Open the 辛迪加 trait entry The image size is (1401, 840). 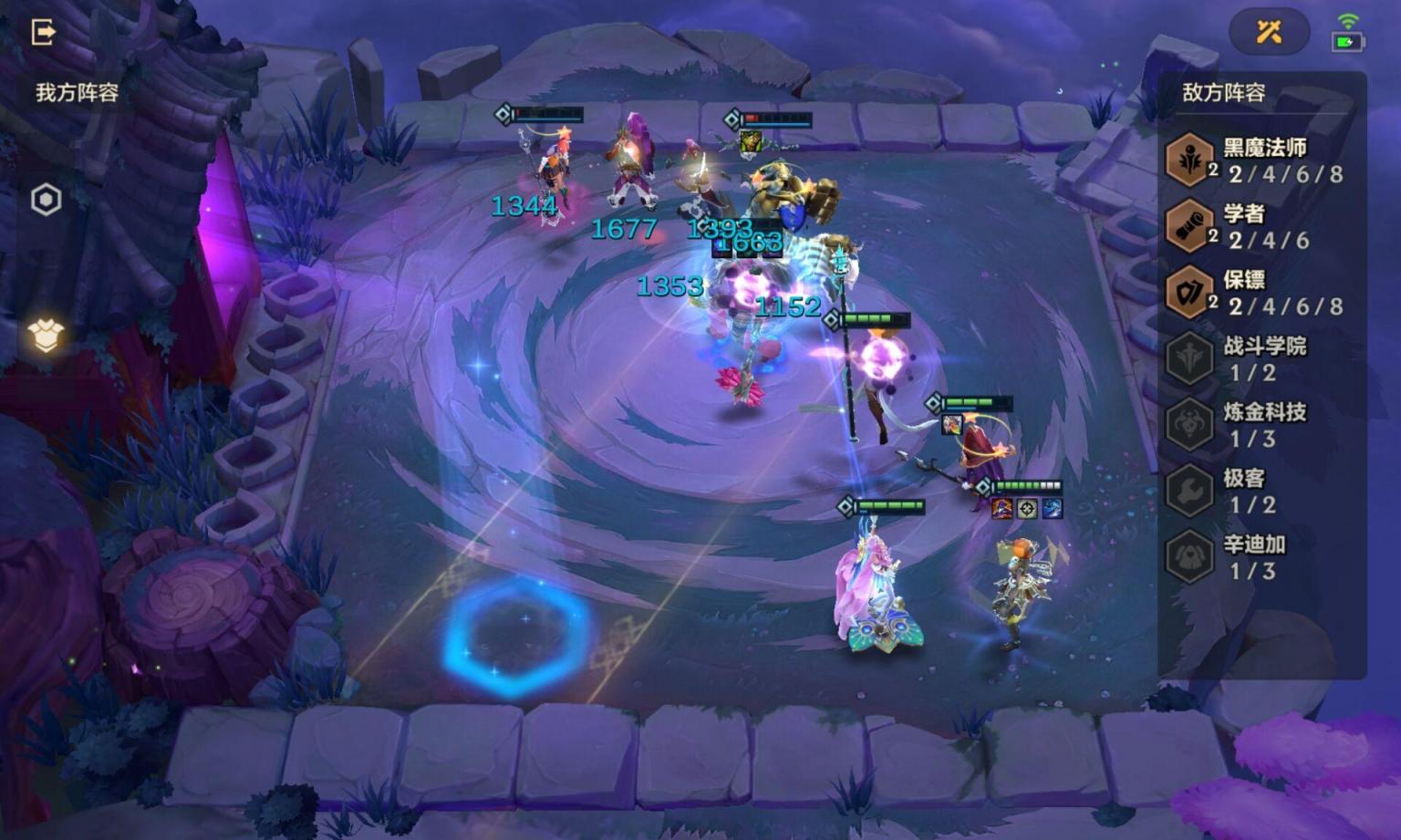pos(1259,557)
